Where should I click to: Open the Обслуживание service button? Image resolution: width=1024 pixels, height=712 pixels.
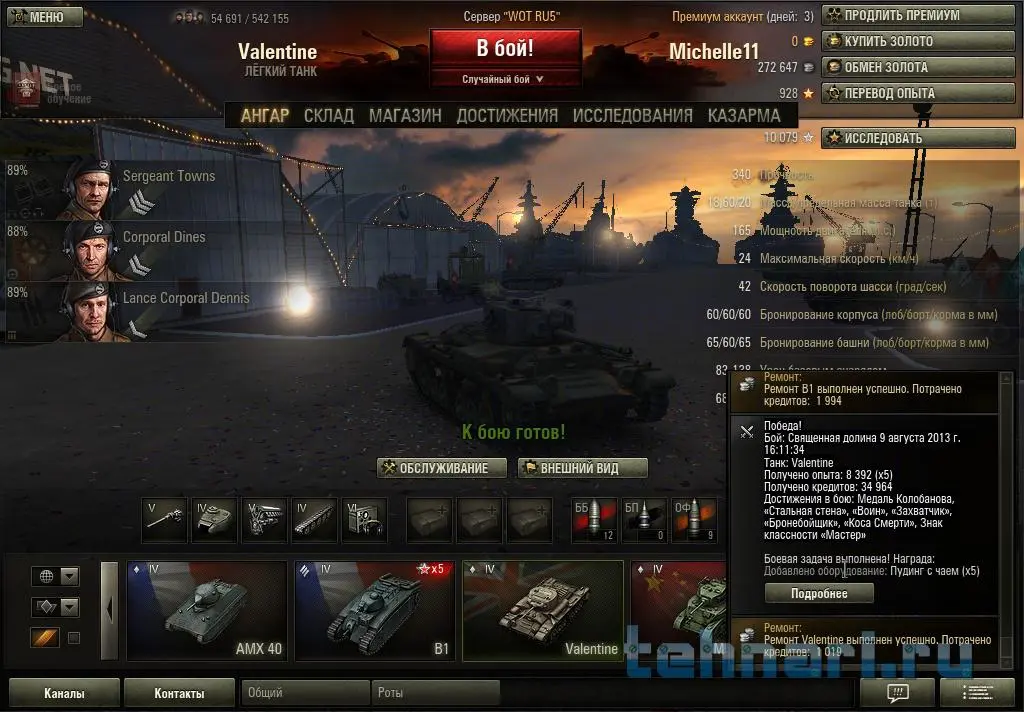[x=436, y=468]
